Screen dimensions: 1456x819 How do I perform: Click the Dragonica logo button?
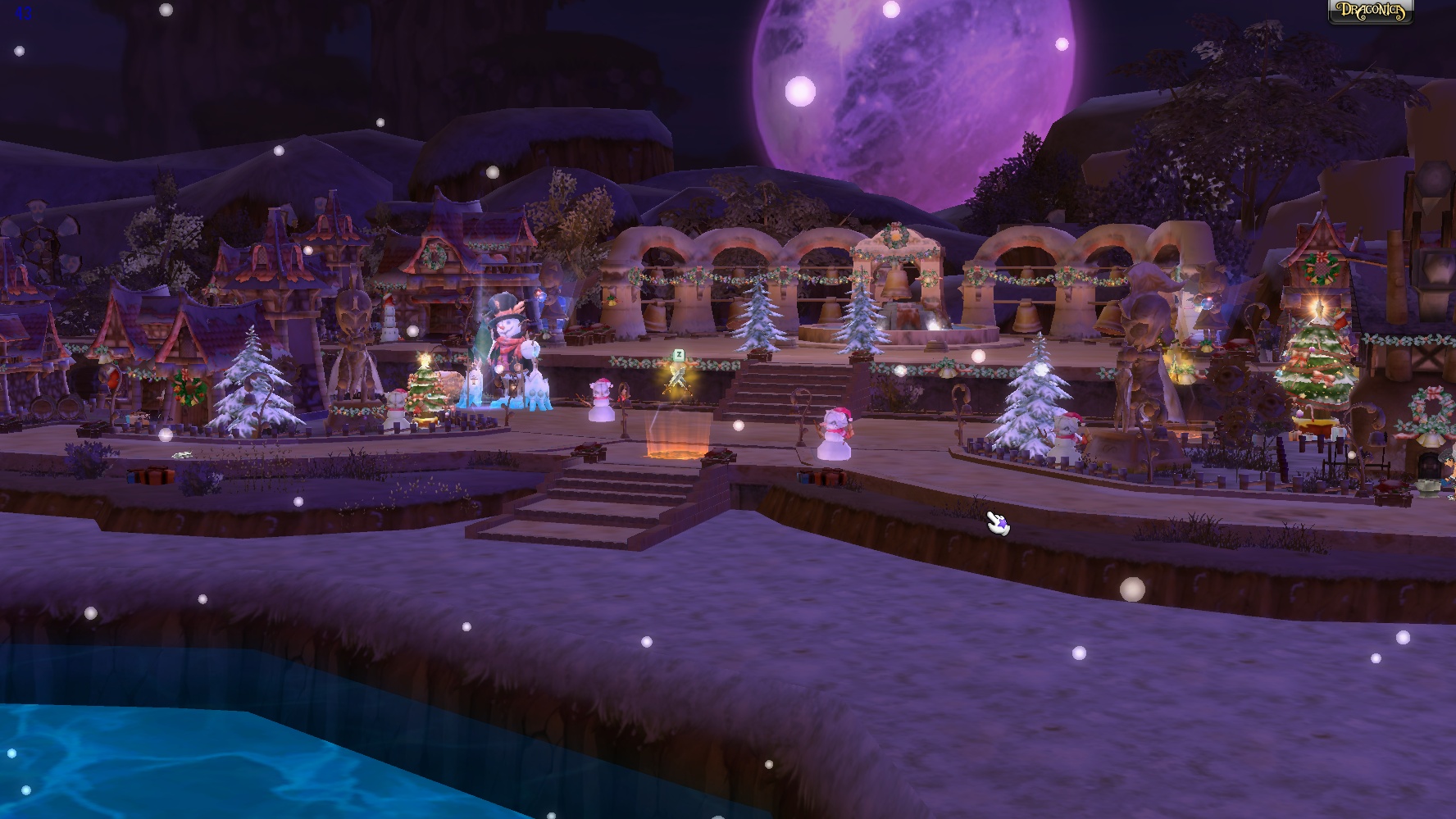1371,11
